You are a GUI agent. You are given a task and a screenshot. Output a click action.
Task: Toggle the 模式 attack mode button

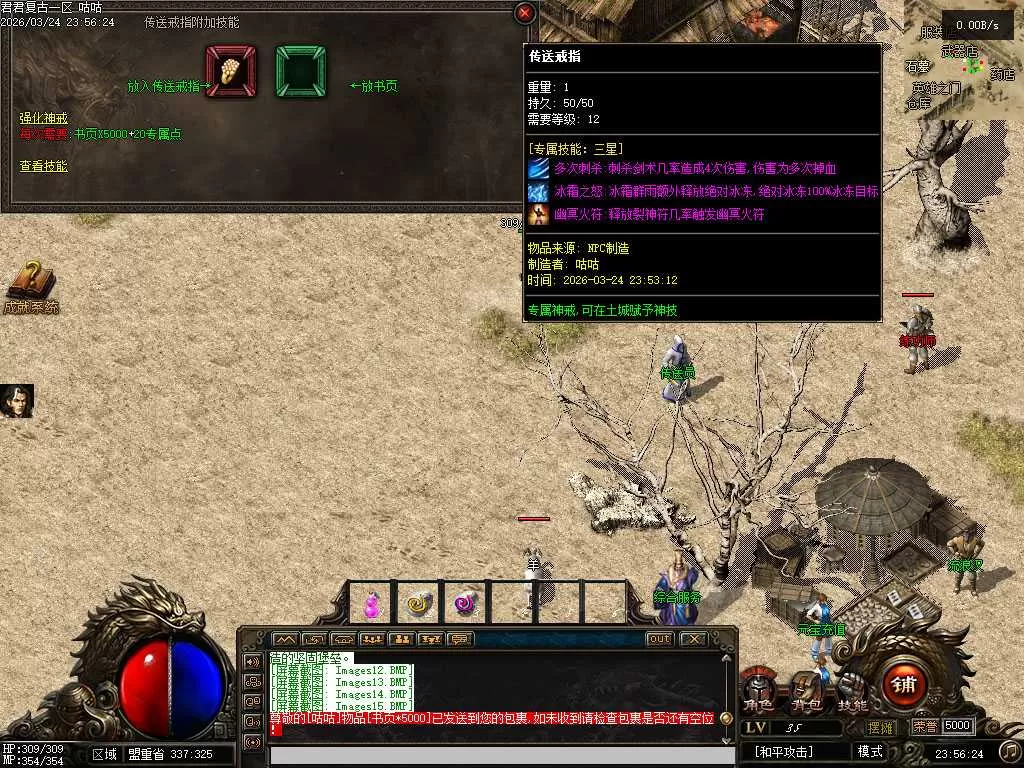click(x=870, y=751)
